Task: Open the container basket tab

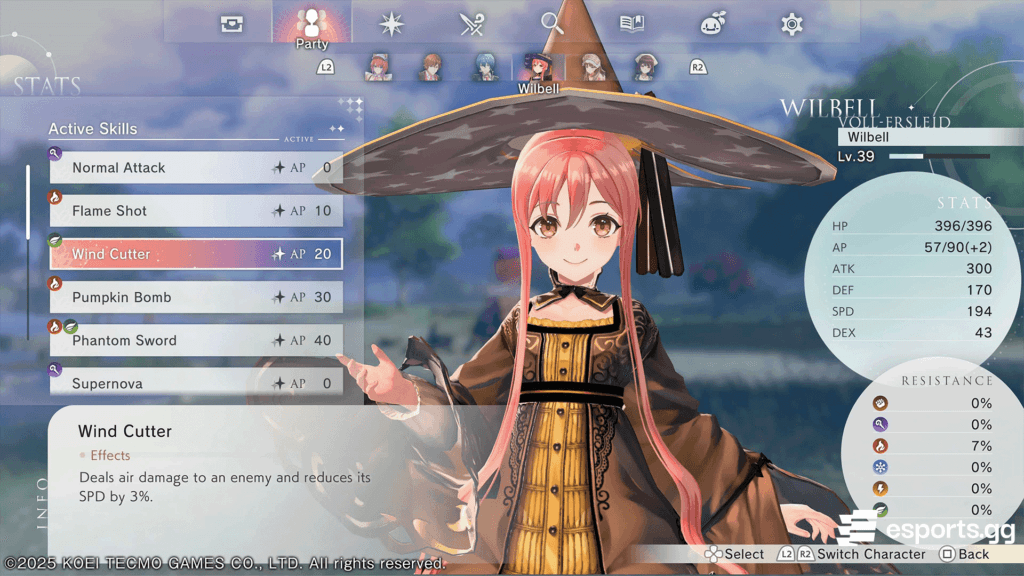Action: 232,24
